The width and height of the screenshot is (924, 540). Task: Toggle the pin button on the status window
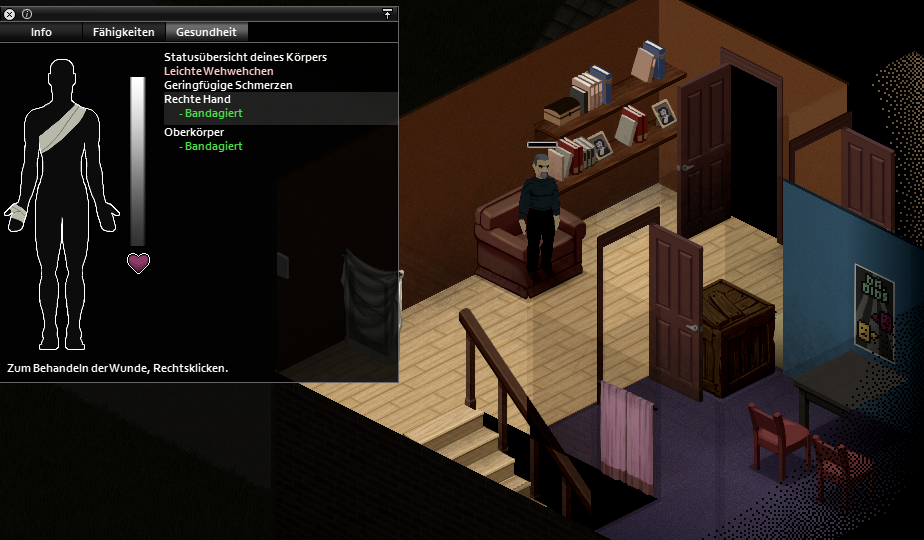387,14
